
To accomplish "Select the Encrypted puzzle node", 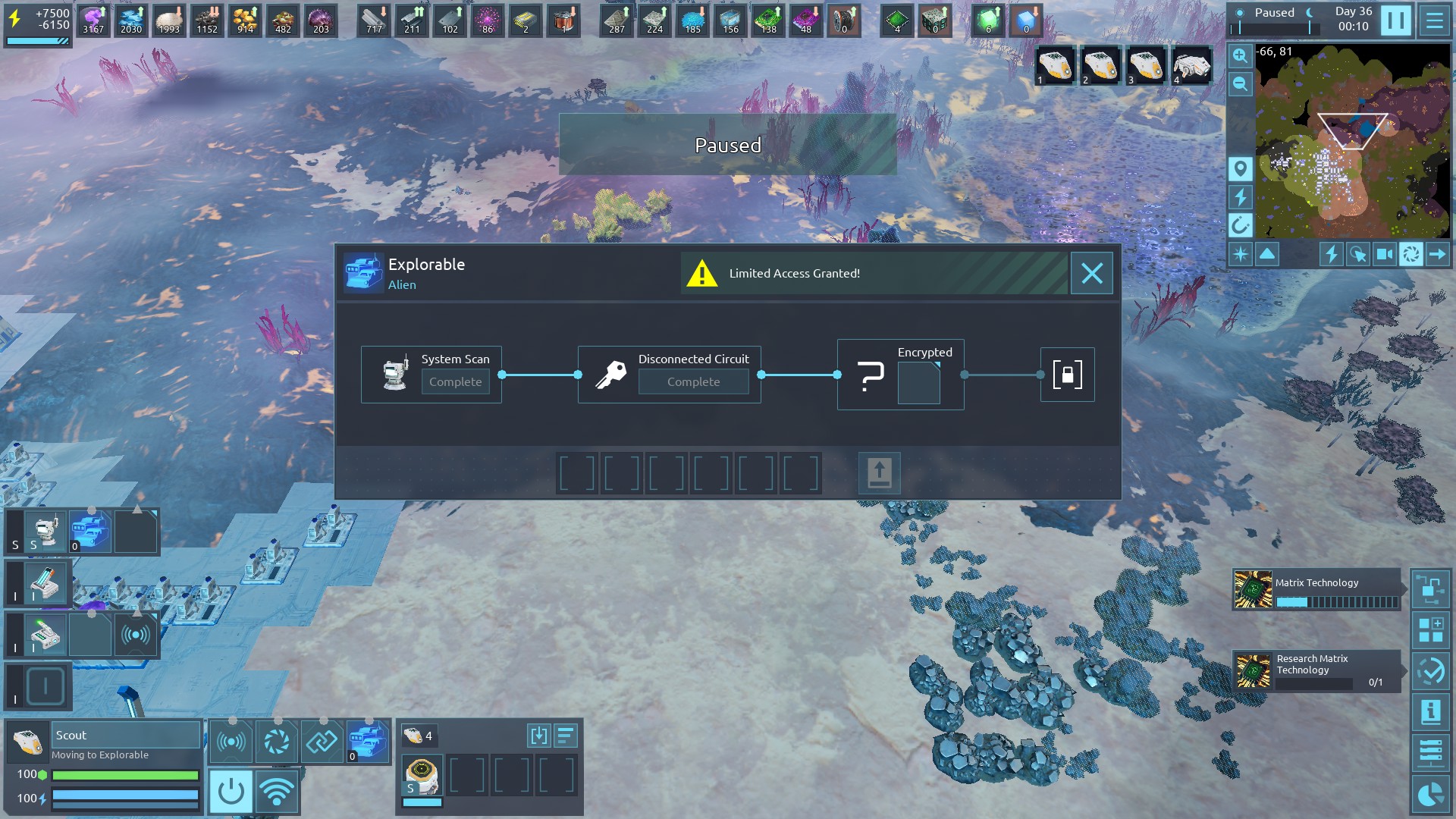I will coord(900,375).
